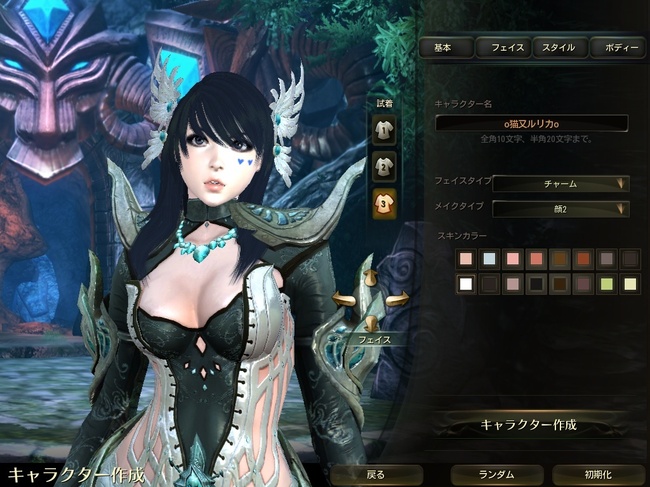
Task: Click the character name input field
Action: pyautogui.click(x=531, y=123)
